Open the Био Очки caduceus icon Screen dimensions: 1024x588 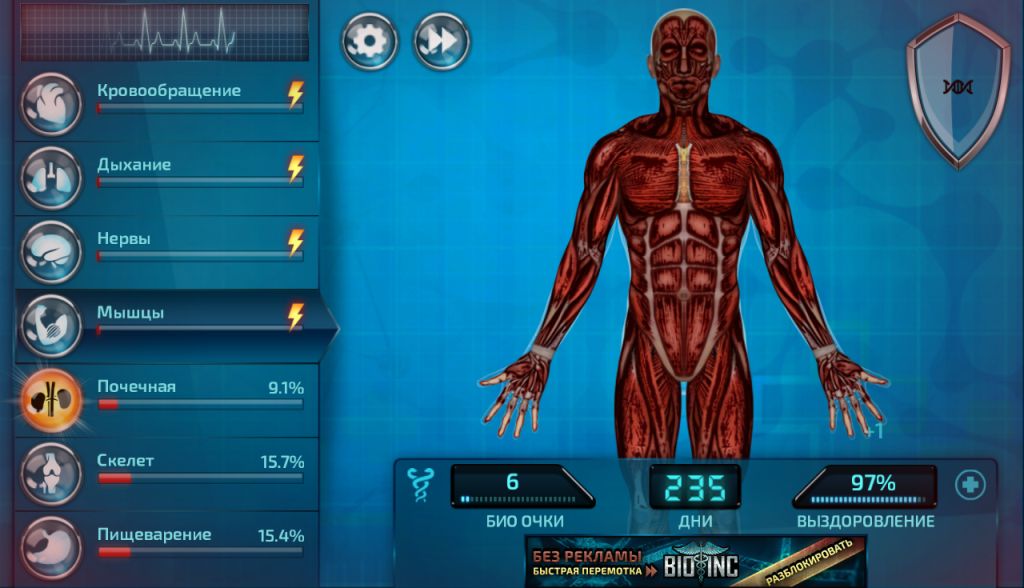click(x=420, y=484)
